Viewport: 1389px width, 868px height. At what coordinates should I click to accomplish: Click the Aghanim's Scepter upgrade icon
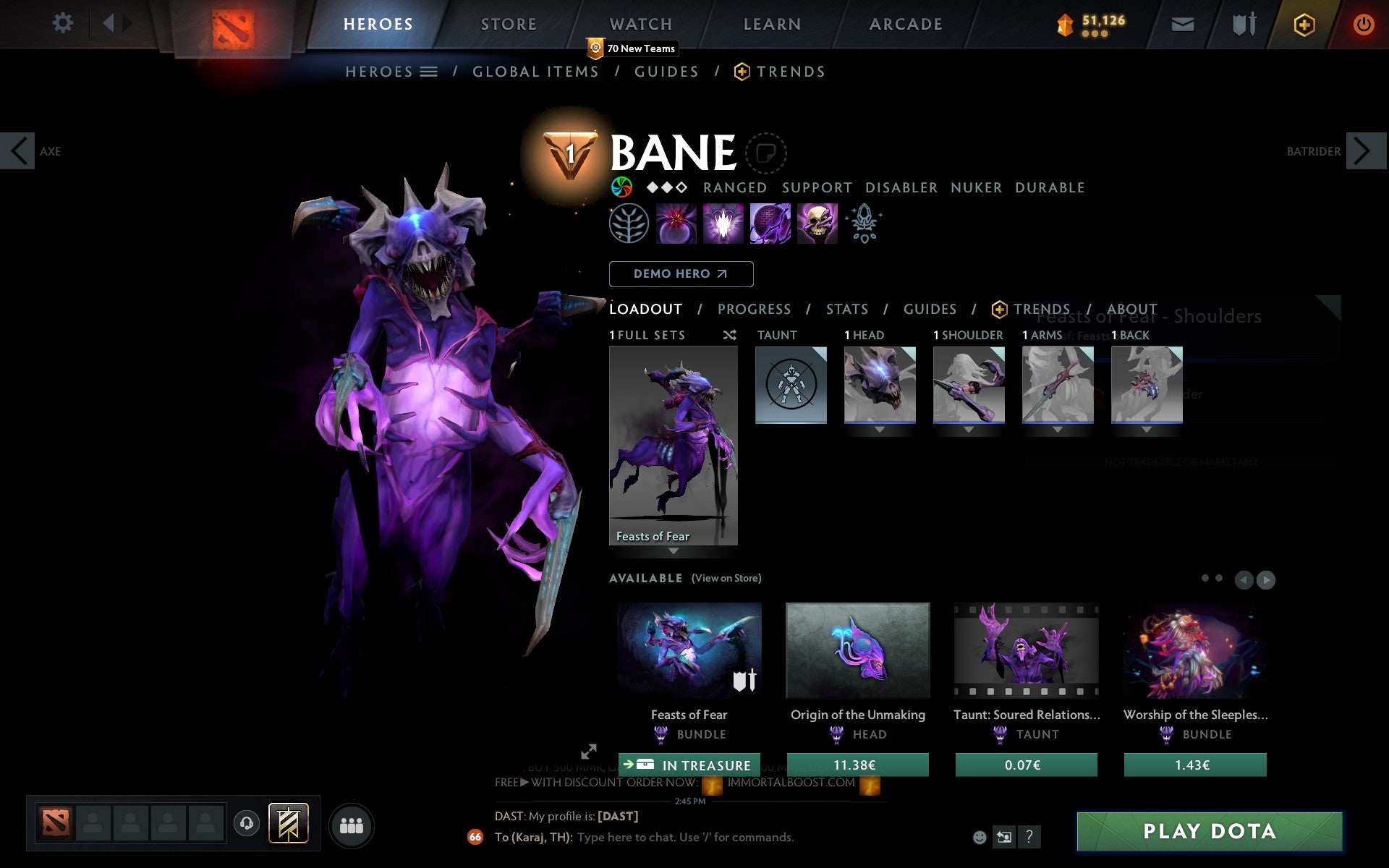864,223
